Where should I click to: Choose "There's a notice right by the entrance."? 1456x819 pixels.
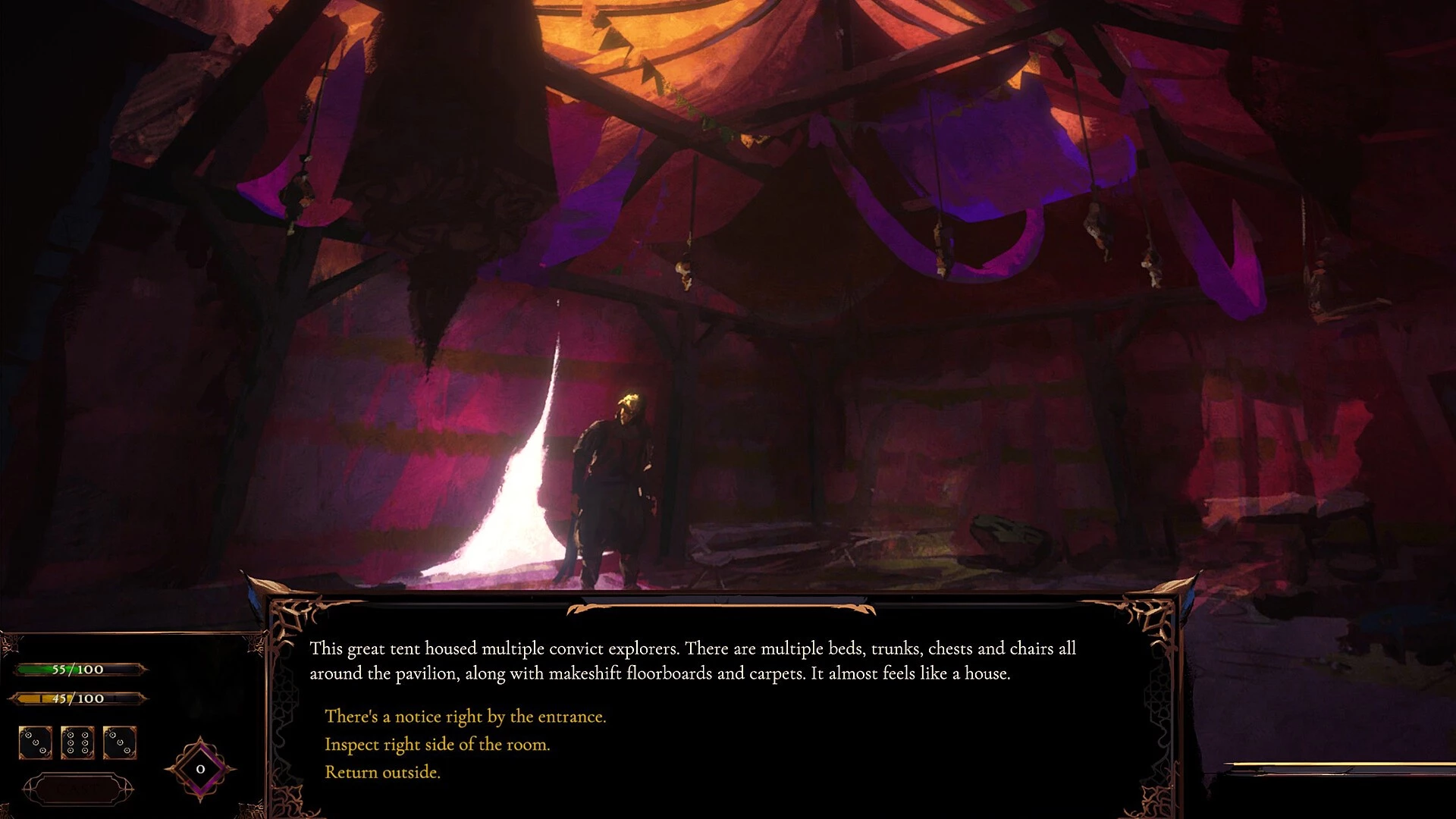(x=465, y=717)
